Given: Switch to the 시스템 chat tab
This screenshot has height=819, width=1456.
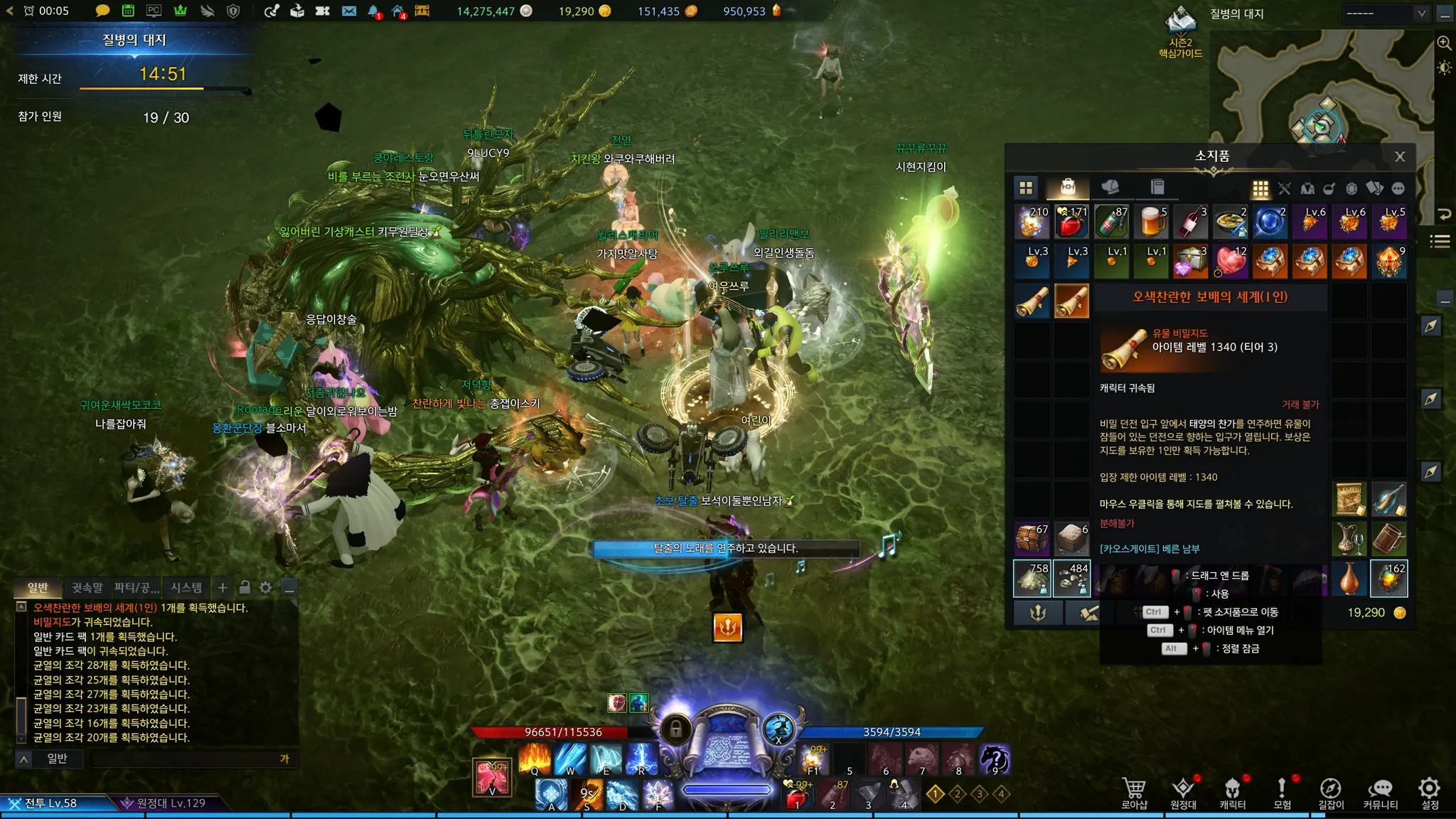Looking at the screenshot, I should click(186, 588).
